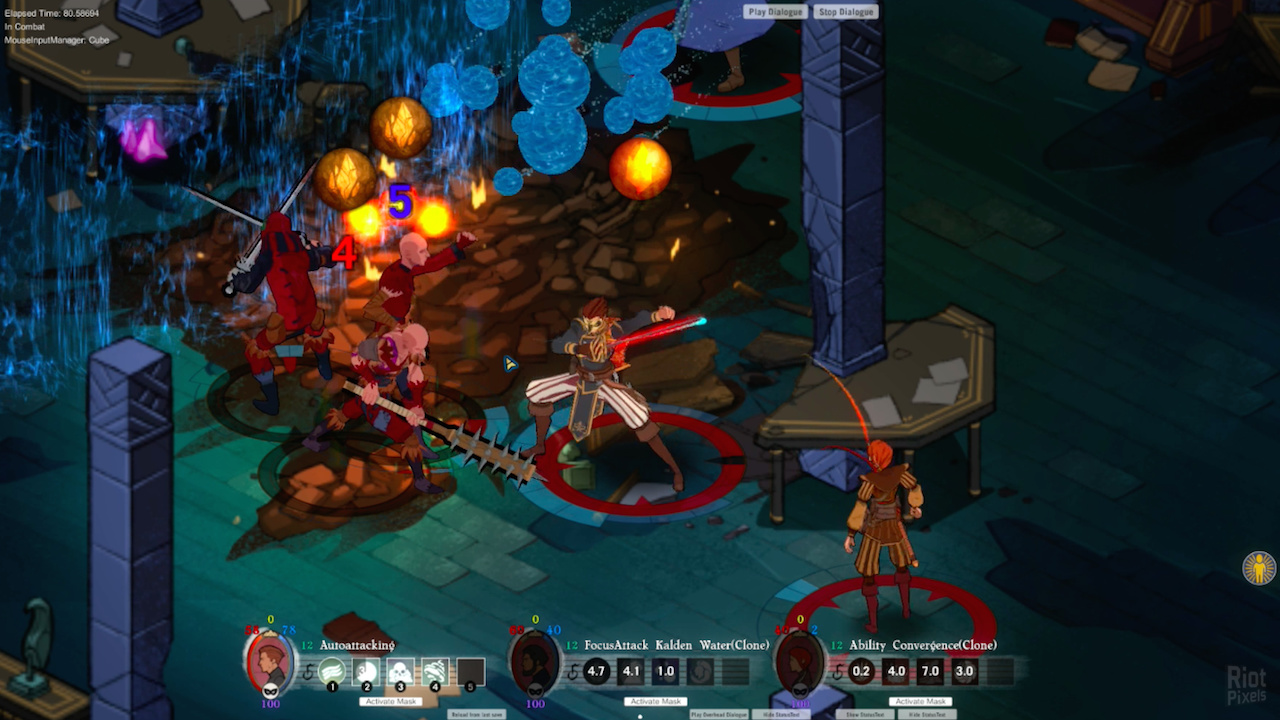The width and height of the screenshot is (1280, 720).
Task: Click the ability on 4.7 cooldown
Action: pyautogui.click(x=596, y=671)
